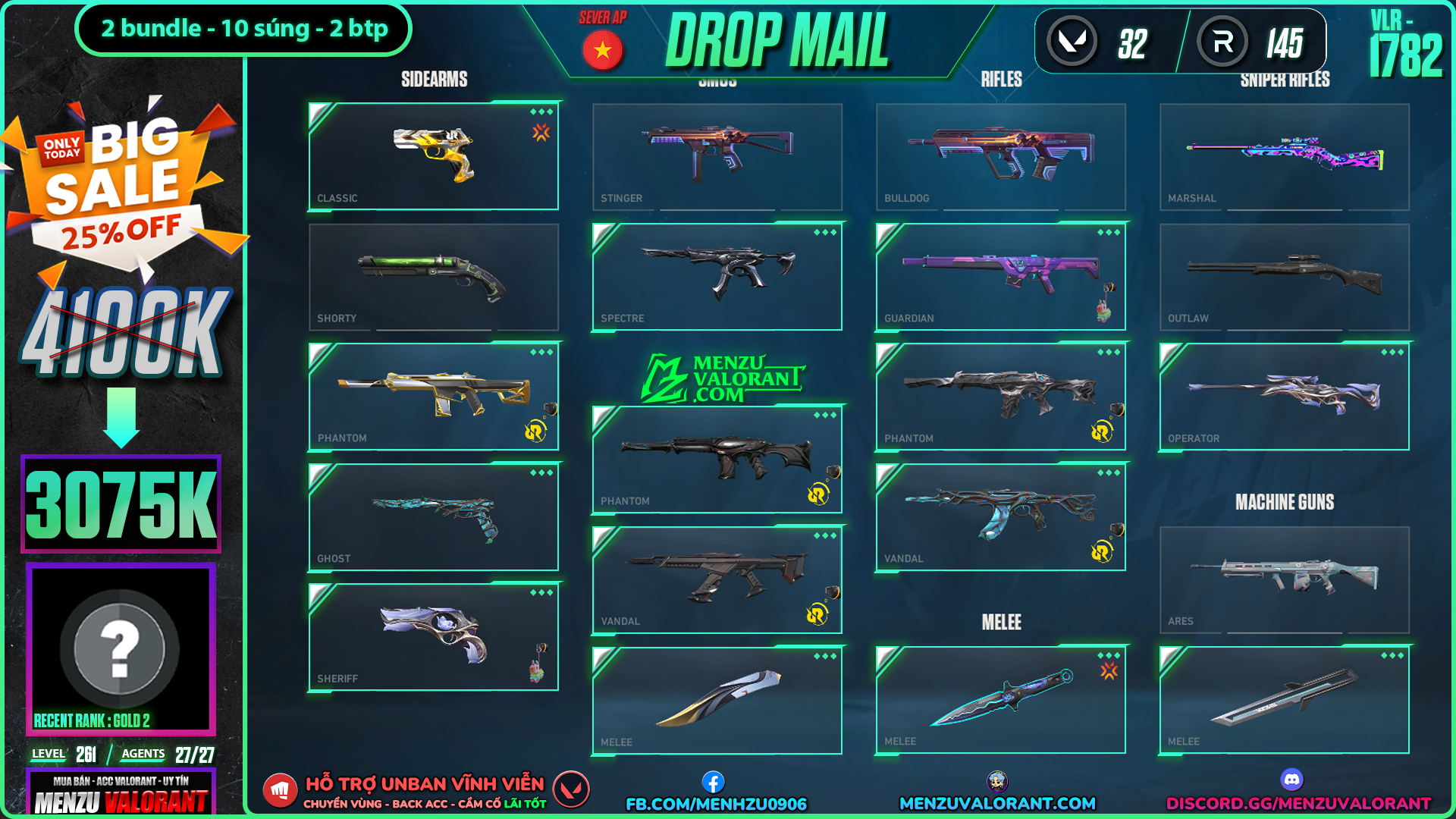
Task: Choose the teal ornate Vandal tile
Action: coord(1001,517)
